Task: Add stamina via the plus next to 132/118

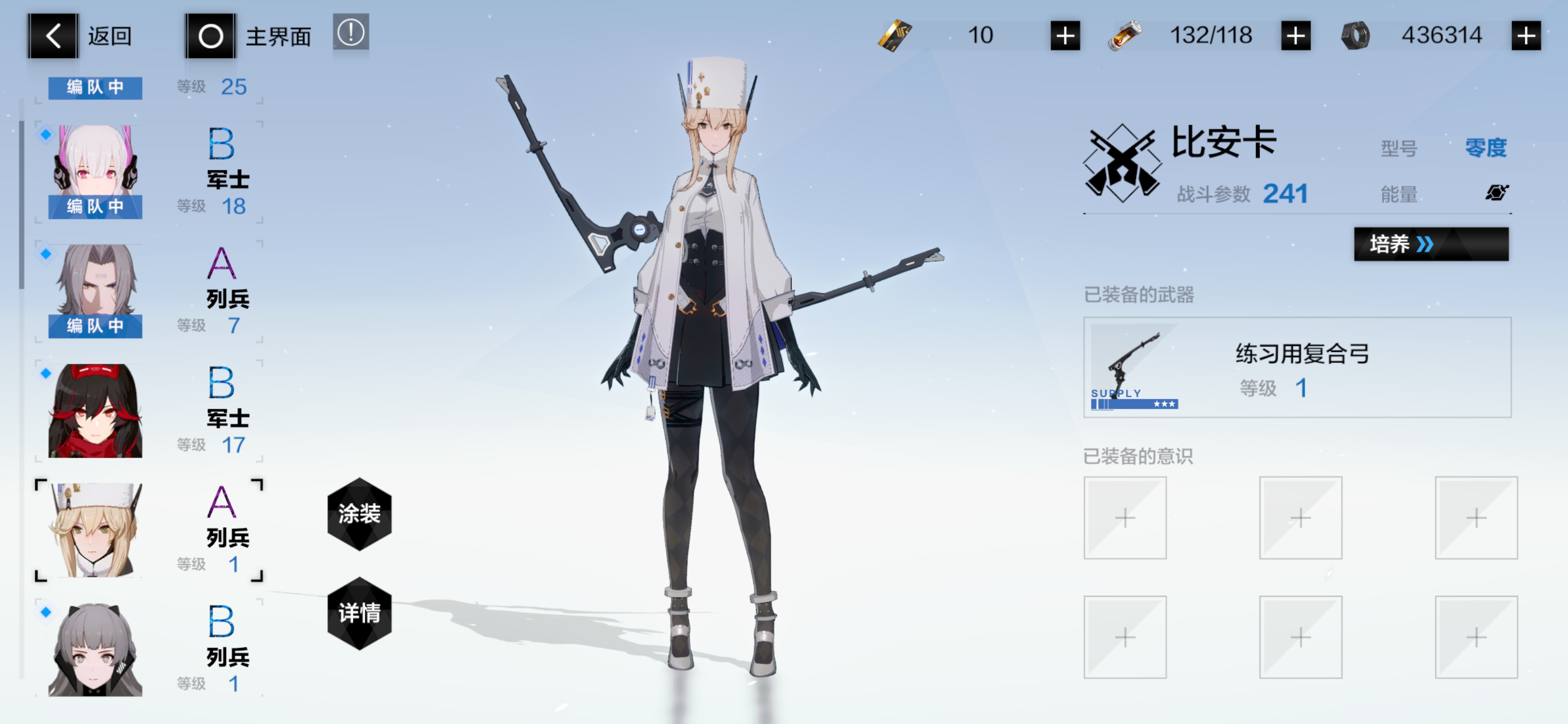Action: tap(1295, 35)
